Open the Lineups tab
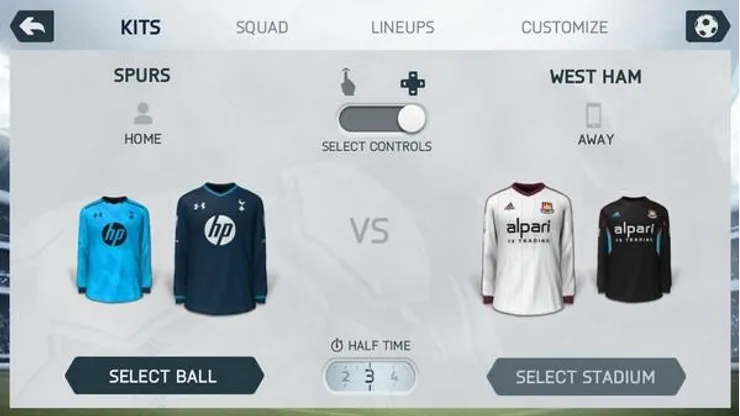 tap(402, 27)
